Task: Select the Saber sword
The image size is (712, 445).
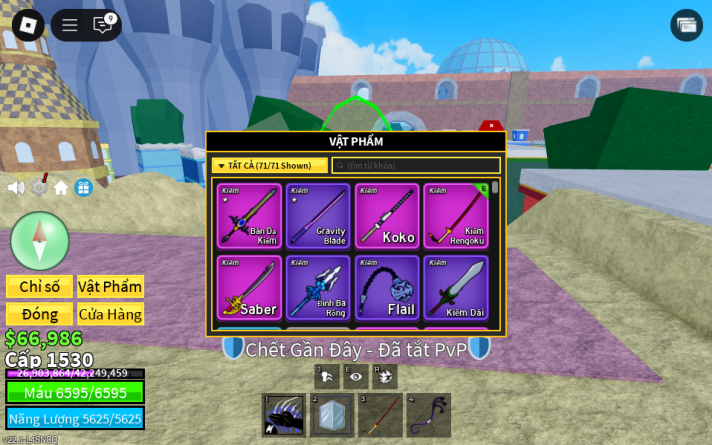Action: (x=250, y=287)
